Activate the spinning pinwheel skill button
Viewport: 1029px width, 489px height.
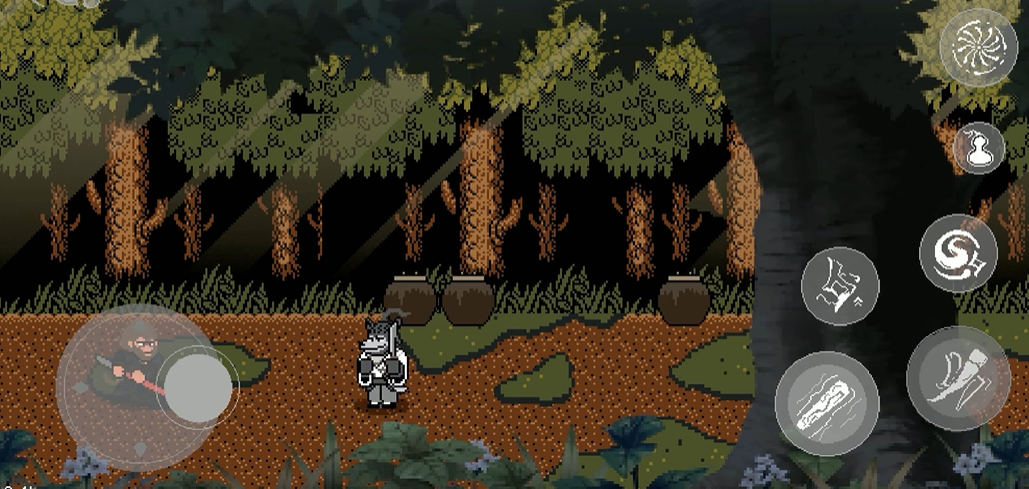coord(978,46)
